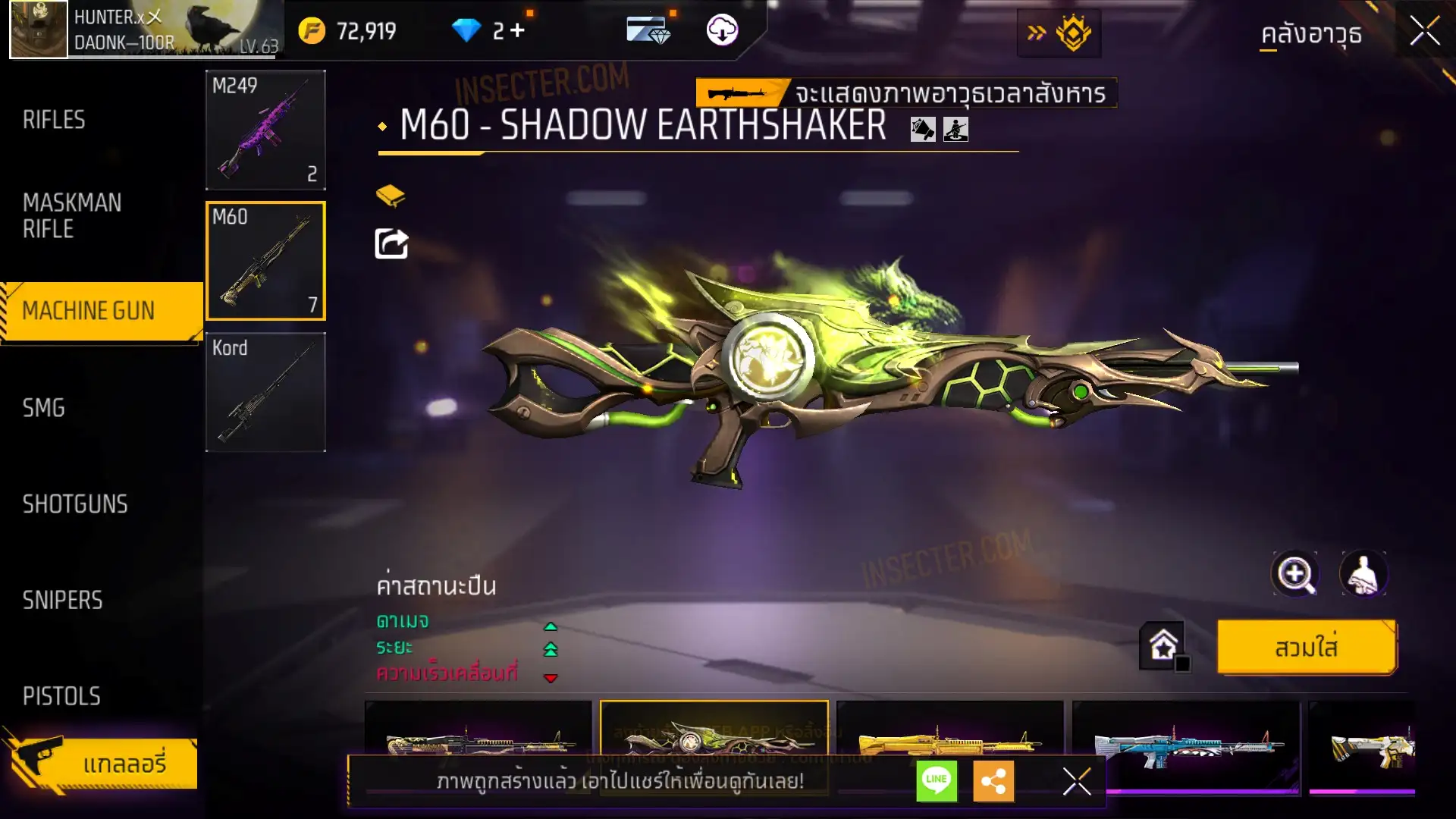Close the weapon vault screen

[1424, 31]
